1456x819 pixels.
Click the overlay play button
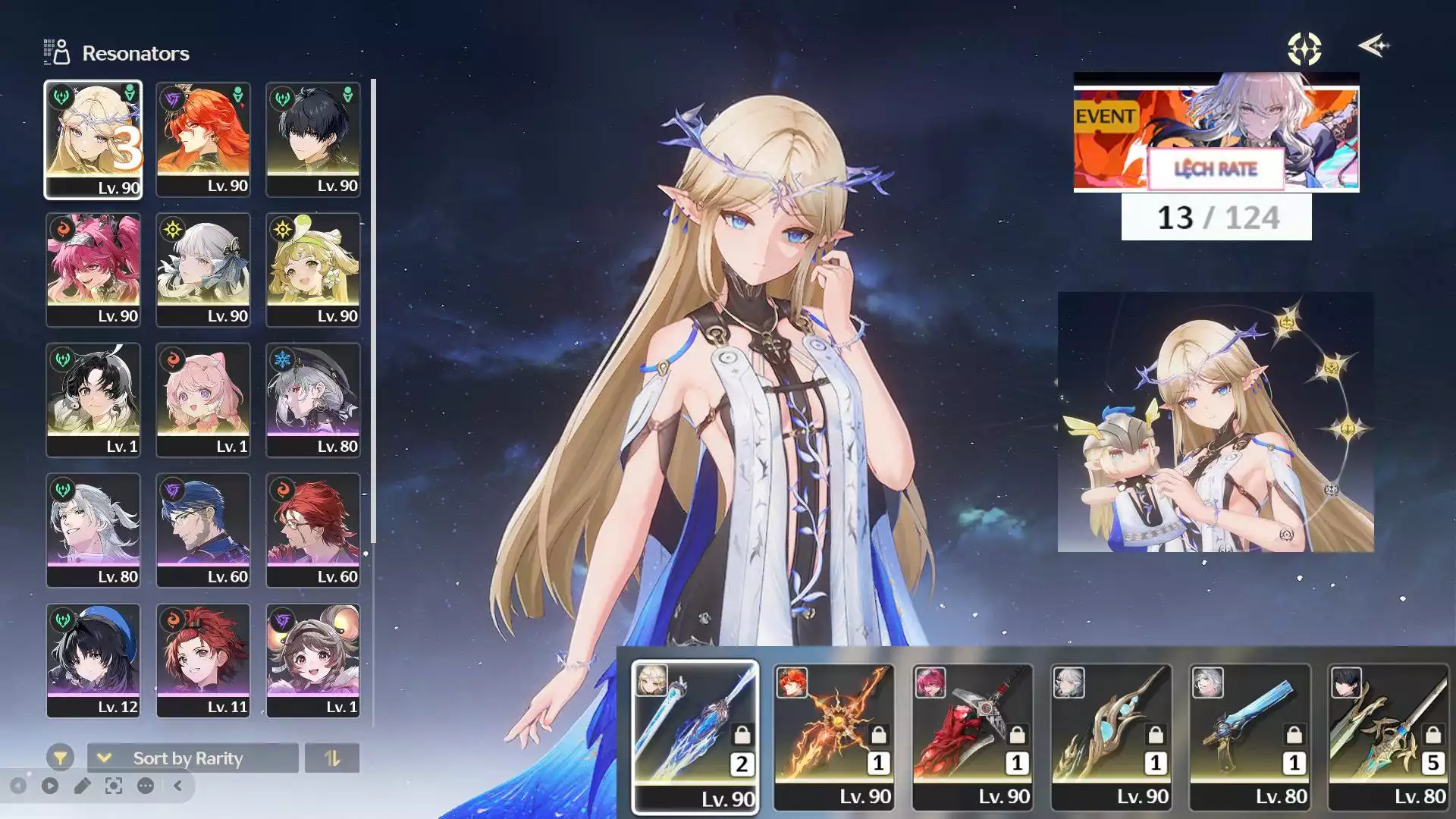tap(50, 786)
